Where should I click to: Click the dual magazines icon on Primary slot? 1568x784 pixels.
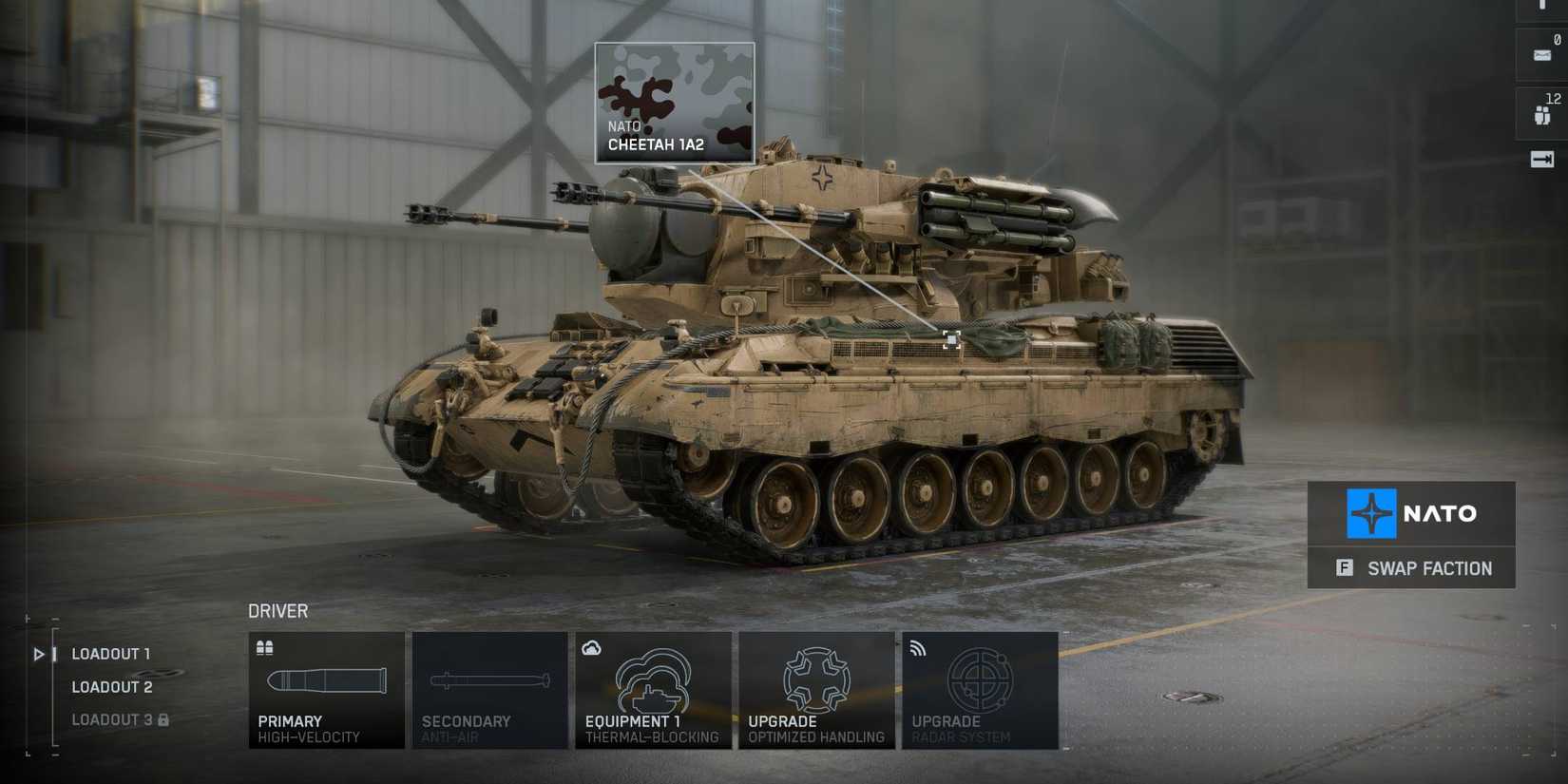265,647
